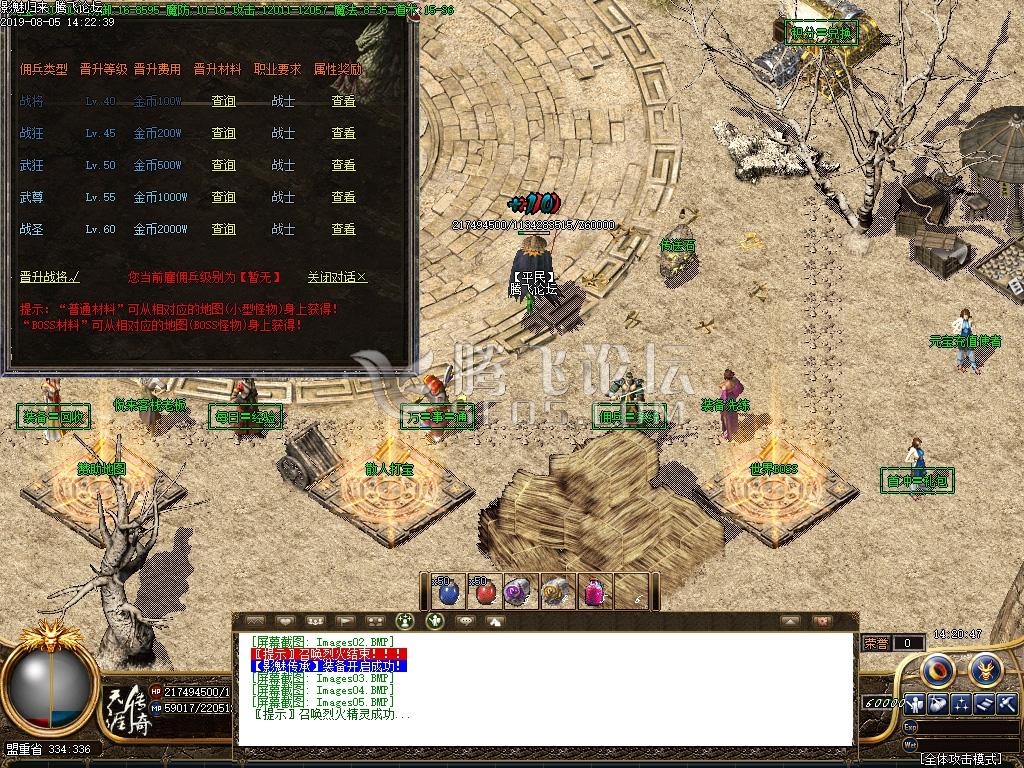Query promotion materials for 战圣 row

click(224, 229)
